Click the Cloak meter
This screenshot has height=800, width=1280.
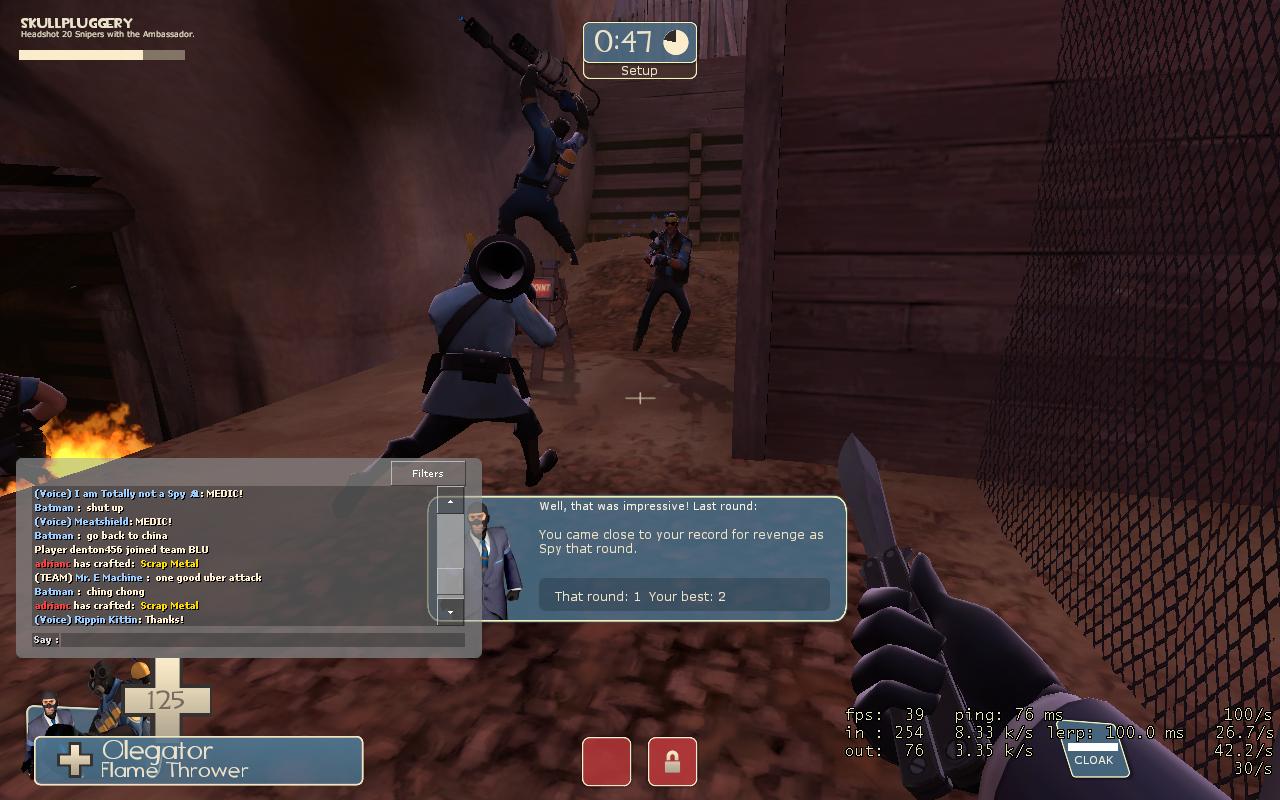pos(1093,752)
